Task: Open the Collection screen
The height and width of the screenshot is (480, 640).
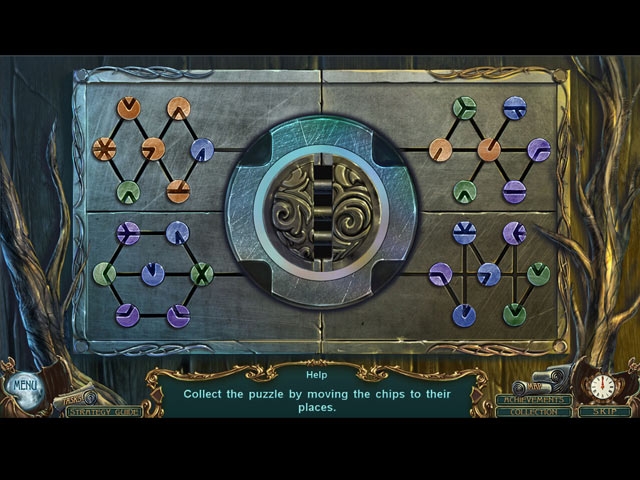Action: (533, 412)
